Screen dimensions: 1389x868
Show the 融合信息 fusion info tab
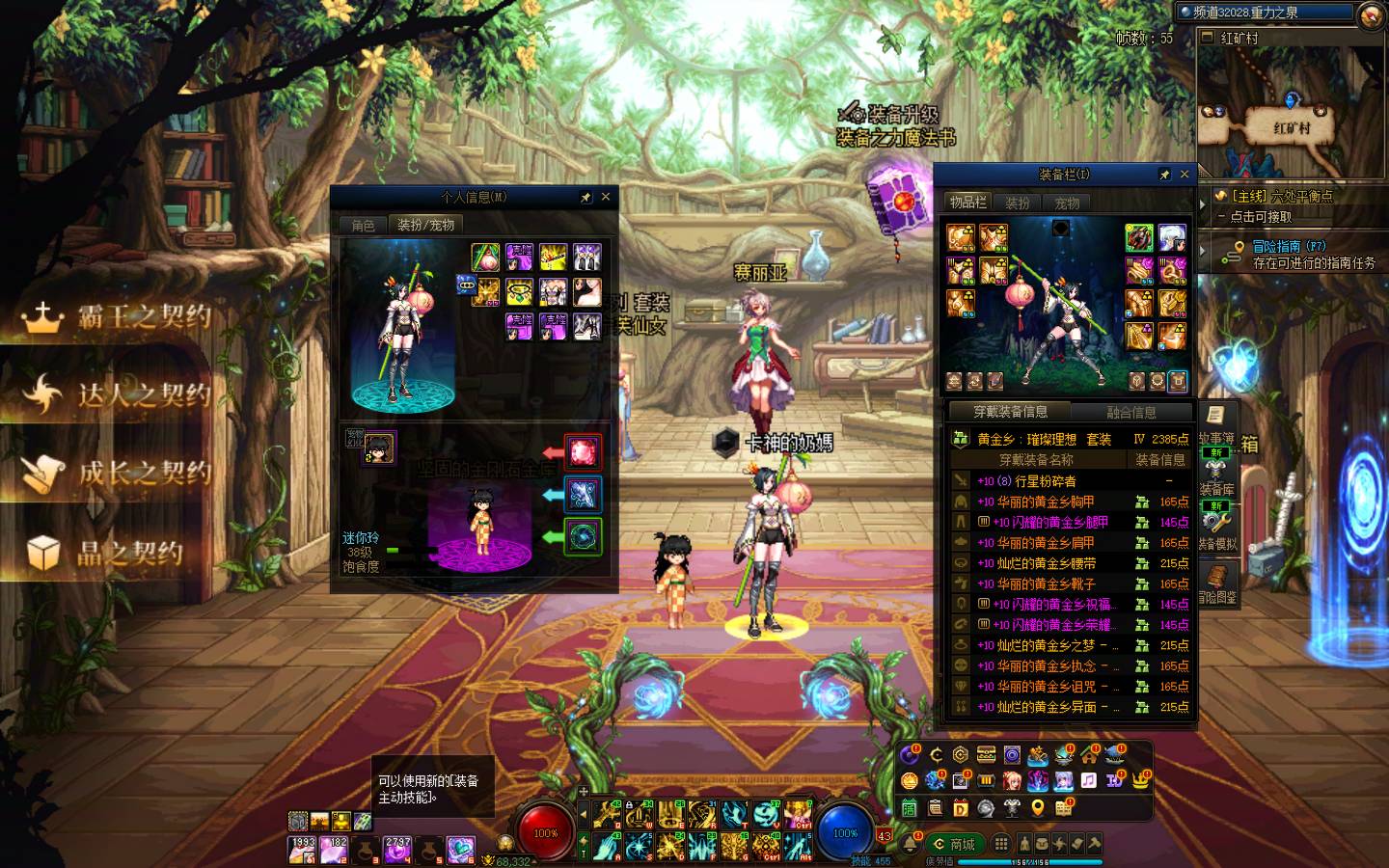pyautogui.click(x=1131, y=412)
